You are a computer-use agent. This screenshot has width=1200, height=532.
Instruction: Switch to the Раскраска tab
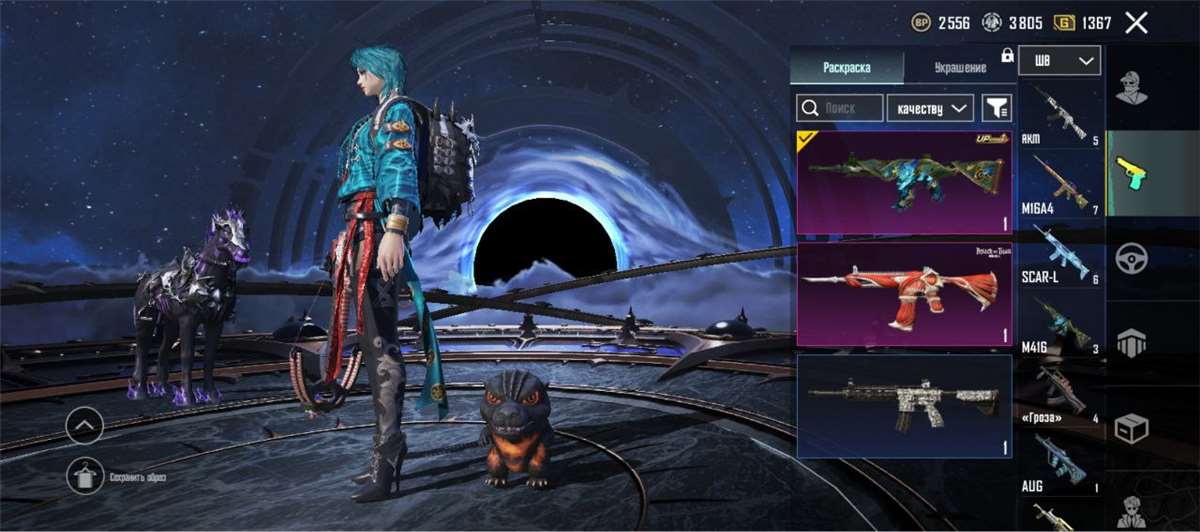[x=846, y=68]
